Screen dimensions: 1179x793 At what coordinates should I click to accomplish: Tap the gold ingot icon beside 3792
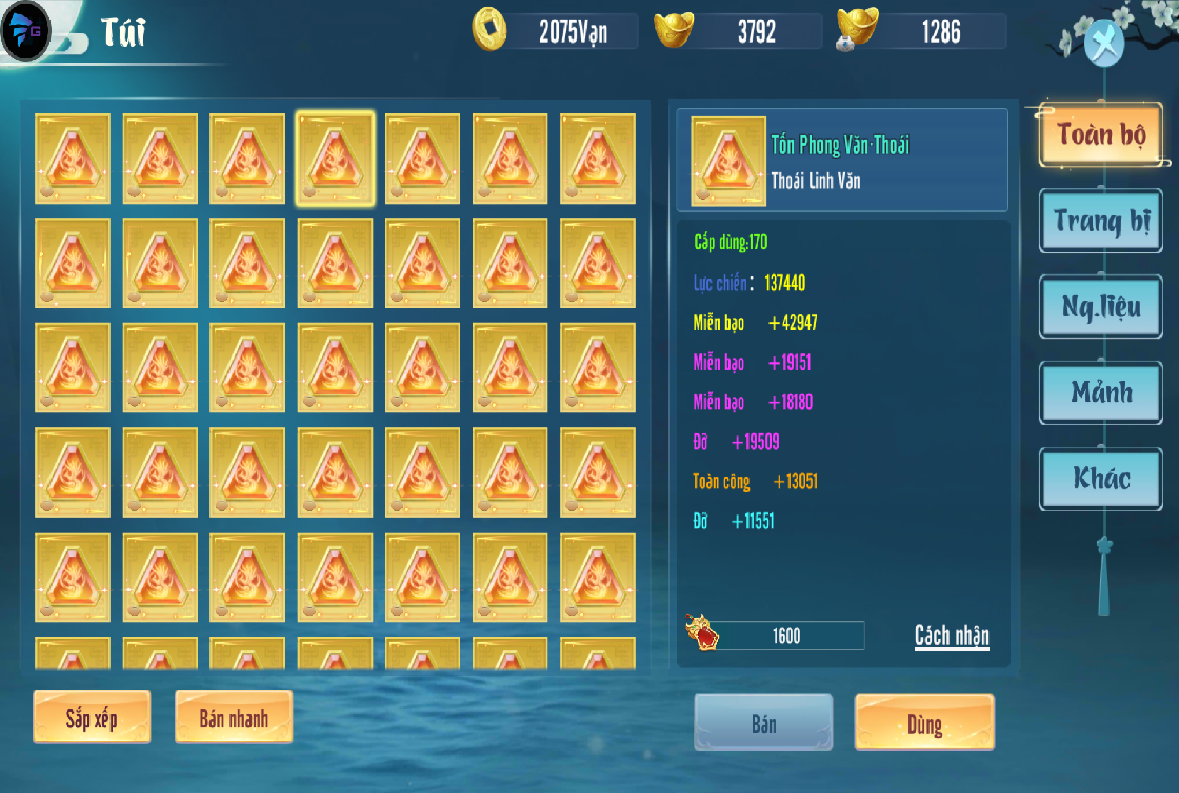(674, 30)
